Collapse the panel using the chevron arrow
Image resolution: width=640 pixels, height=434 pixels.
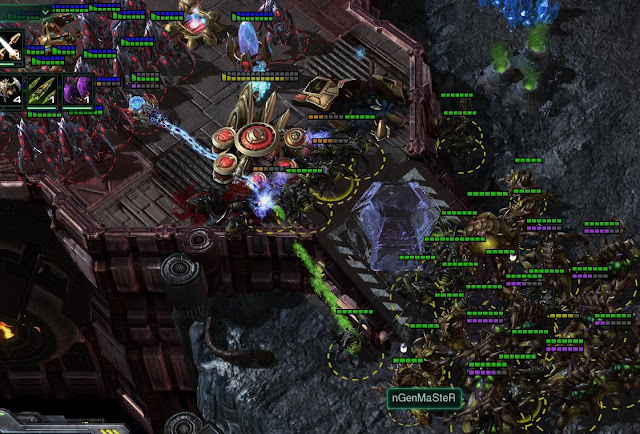(46, 12)
